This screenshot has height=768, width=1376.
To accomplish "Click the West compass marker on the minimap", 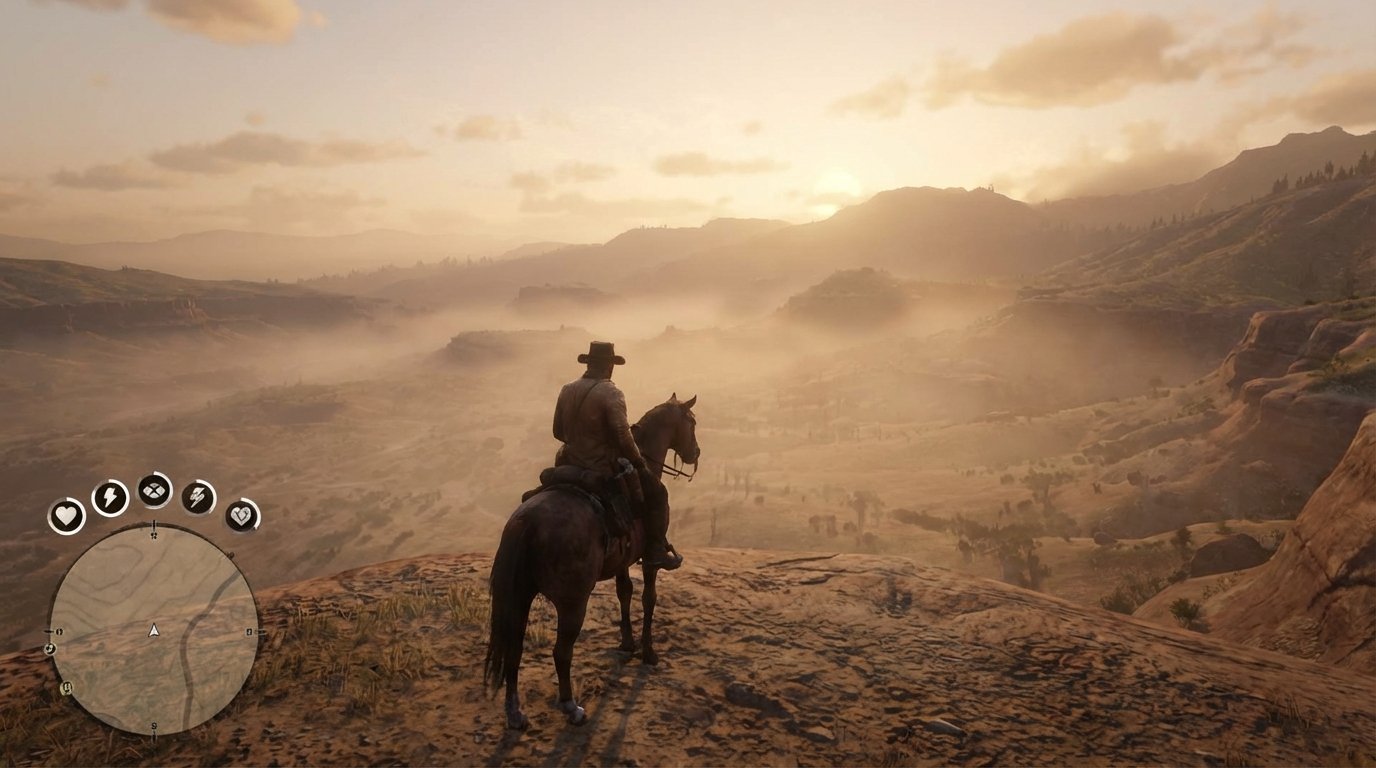I will 58,631.
